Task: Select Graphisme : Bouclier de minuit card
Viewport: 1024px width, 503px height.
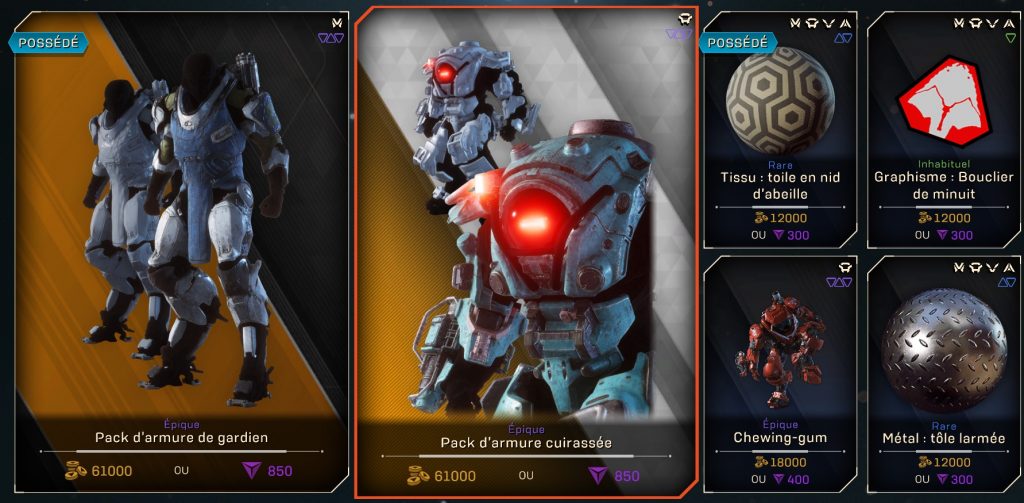Action: coord(943,130)
